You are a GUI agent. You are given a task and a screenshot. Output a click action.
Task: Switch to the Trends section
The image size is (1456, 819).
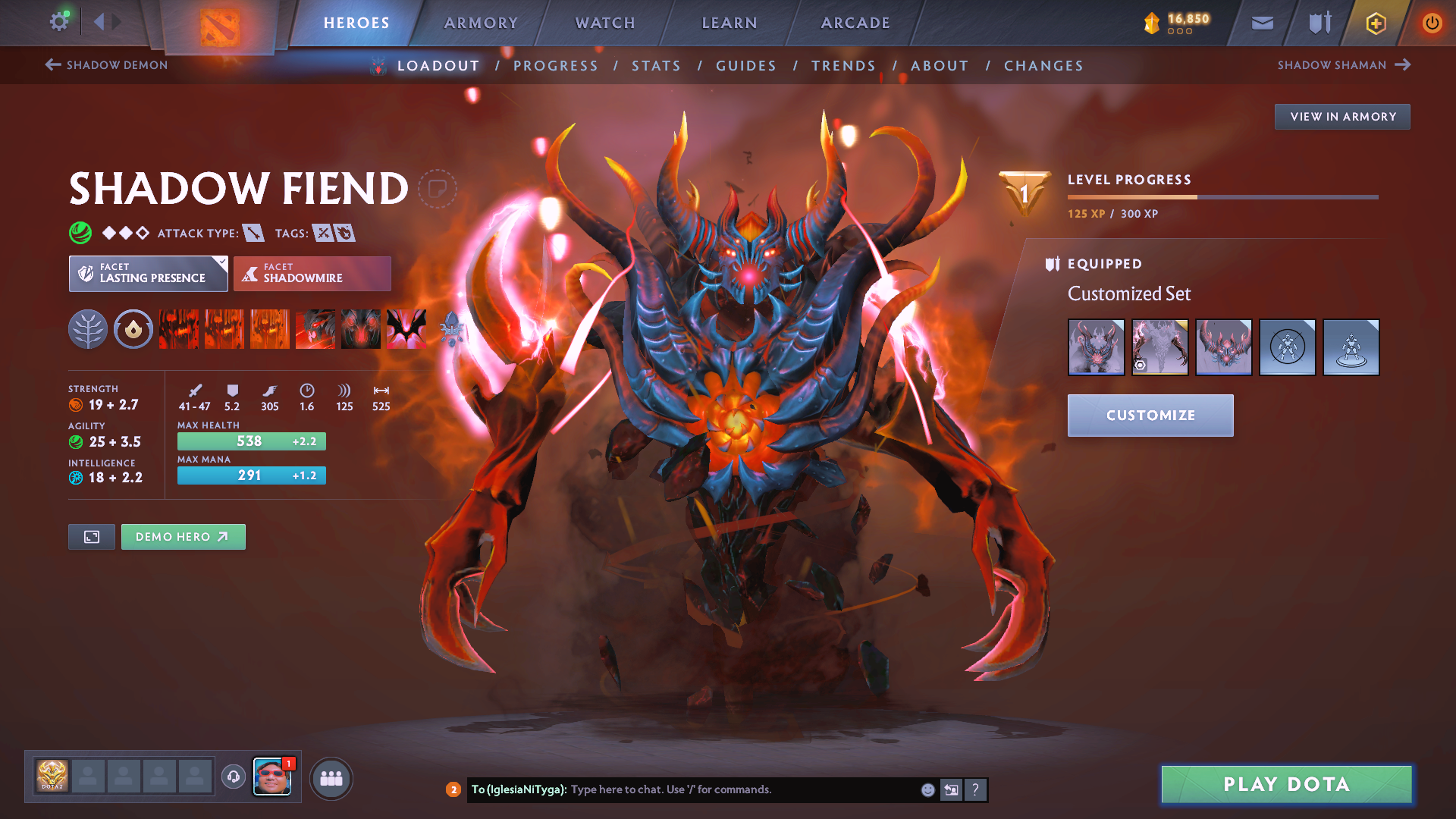pos(843,66)
